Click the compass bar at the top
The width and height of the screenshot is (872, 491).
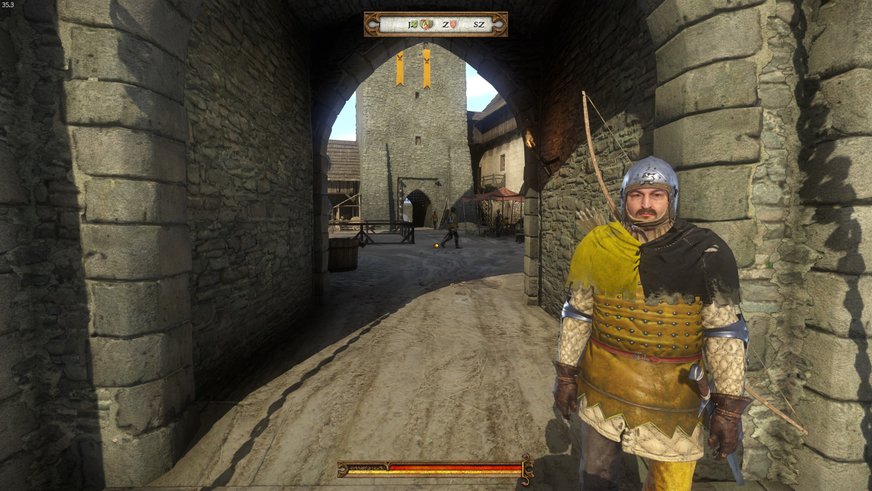[x=436, y=24]
